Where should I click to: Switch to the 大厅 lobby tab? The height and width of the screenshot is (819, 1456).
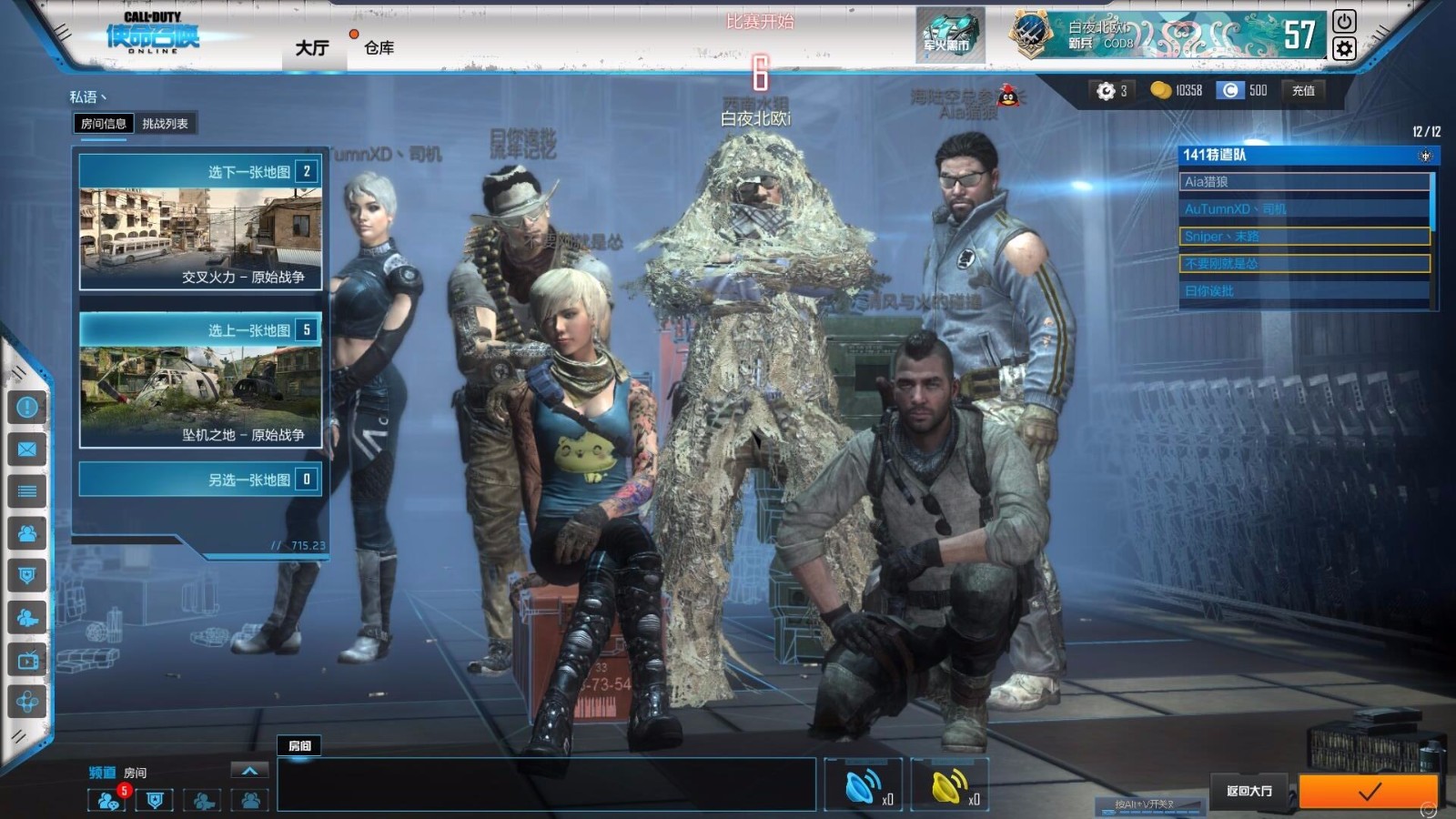click(x=311, y=47)
